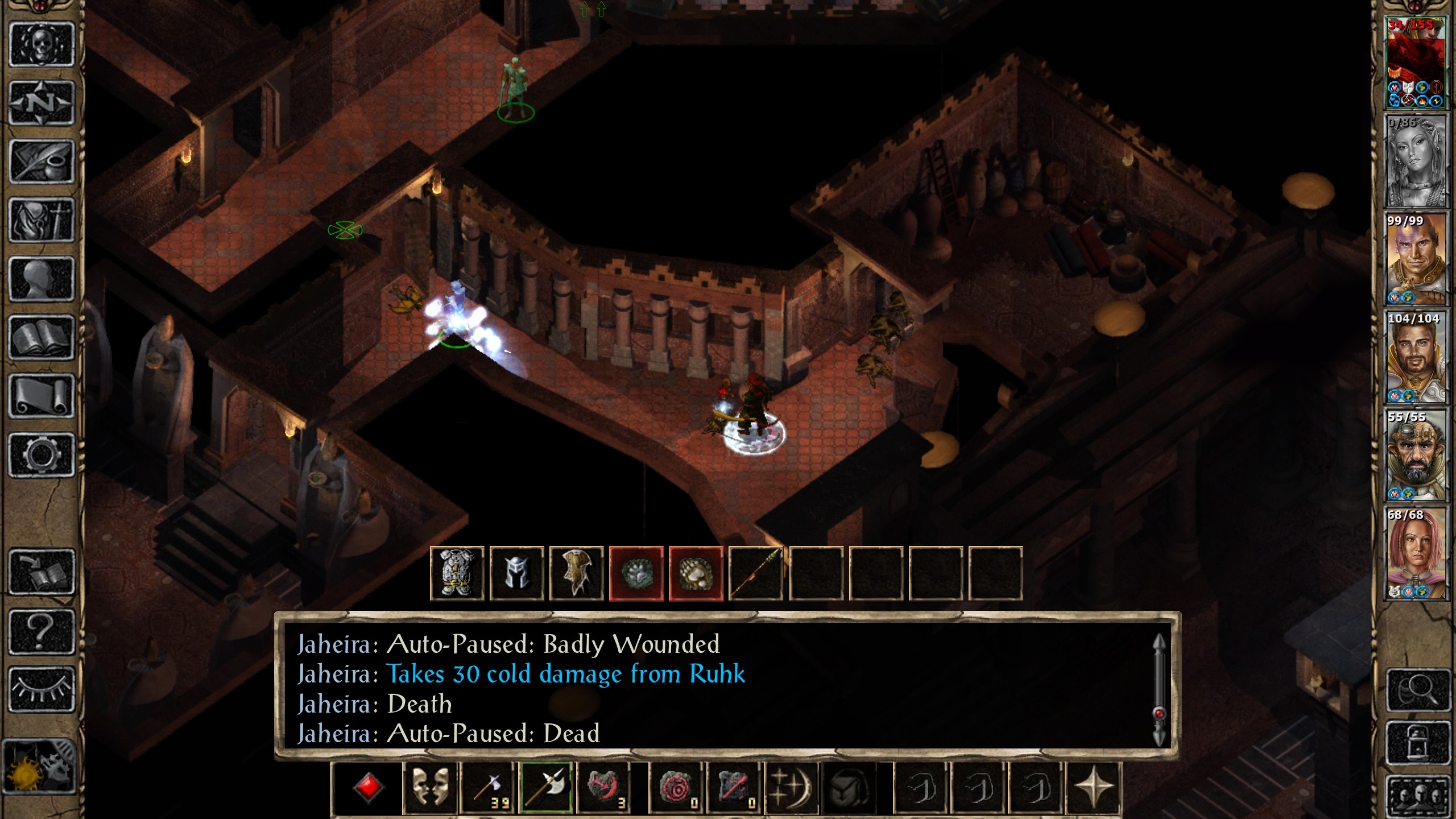1456x819 pixels.
Task: Cast spells with the moon and stars button
Action: [x=792, y=788]
